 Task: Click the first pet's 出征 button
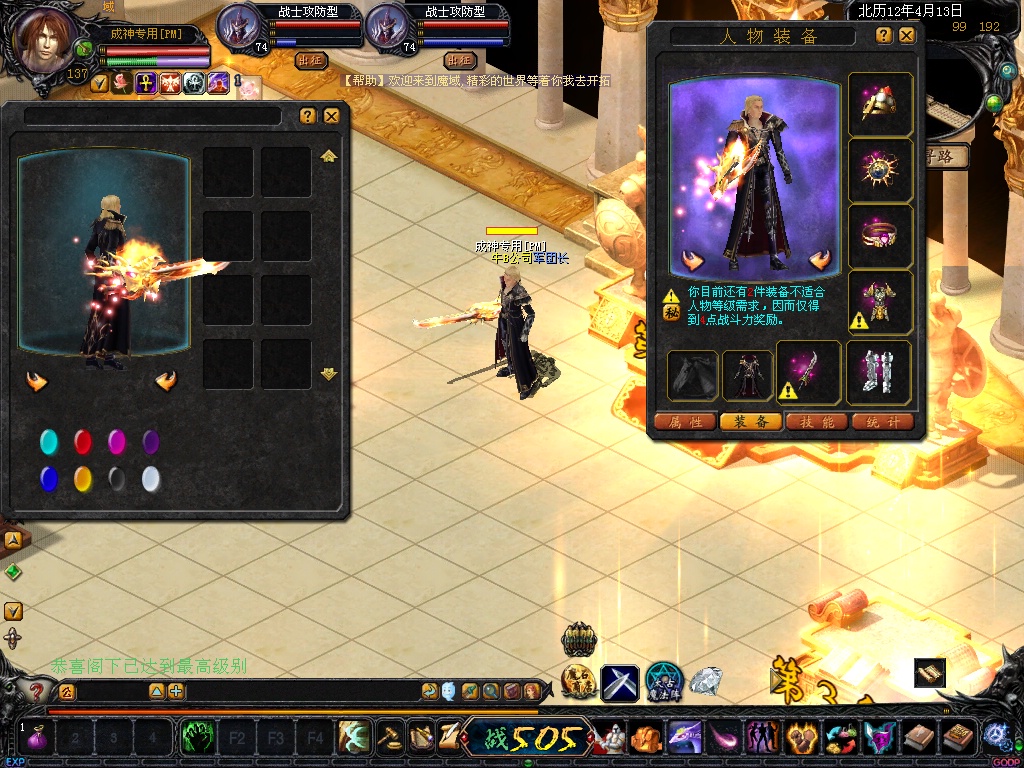[311, 60]
